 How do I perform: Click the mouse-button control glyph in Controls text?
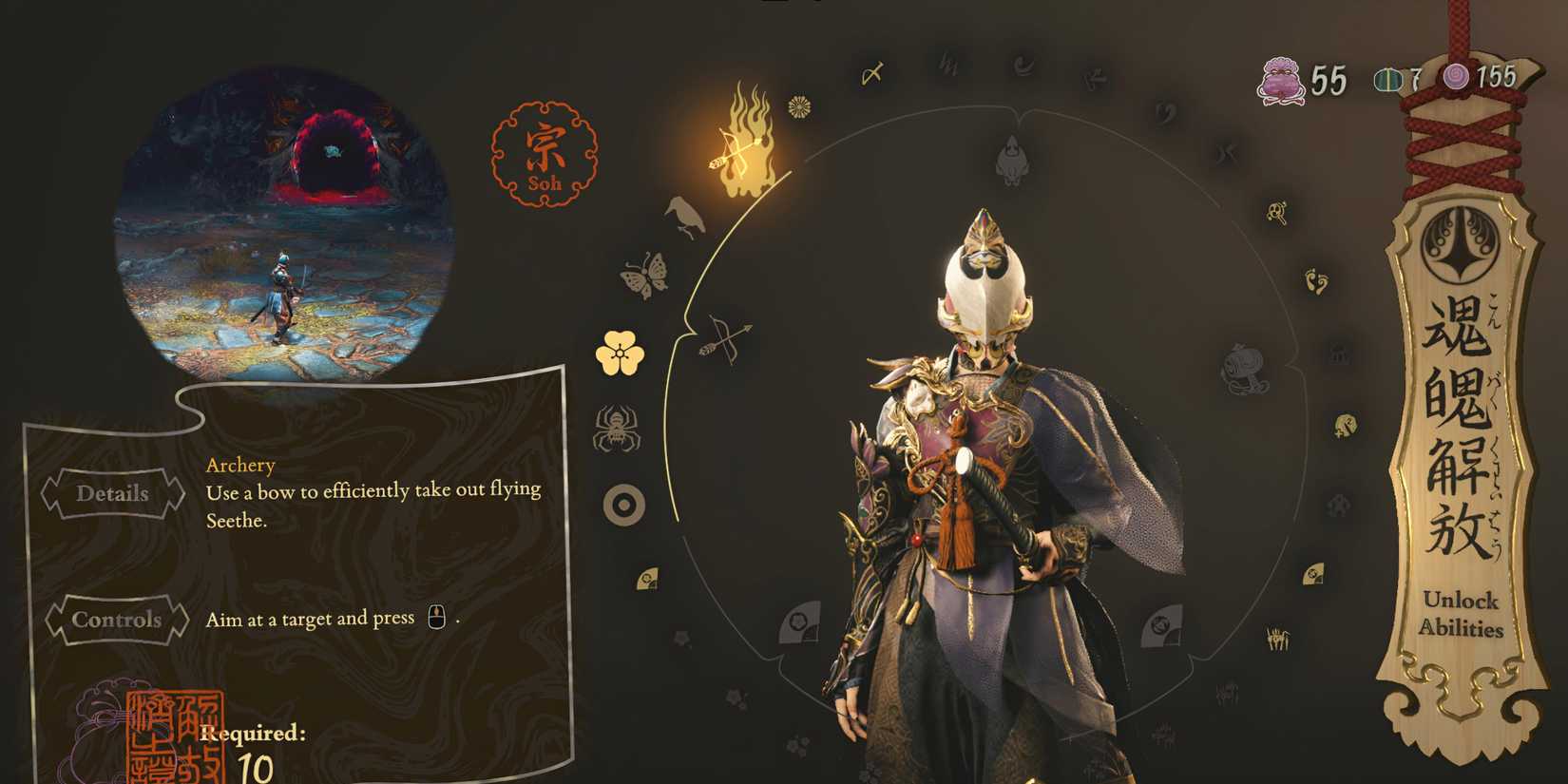pyautogui.click(x=436, y=617)
